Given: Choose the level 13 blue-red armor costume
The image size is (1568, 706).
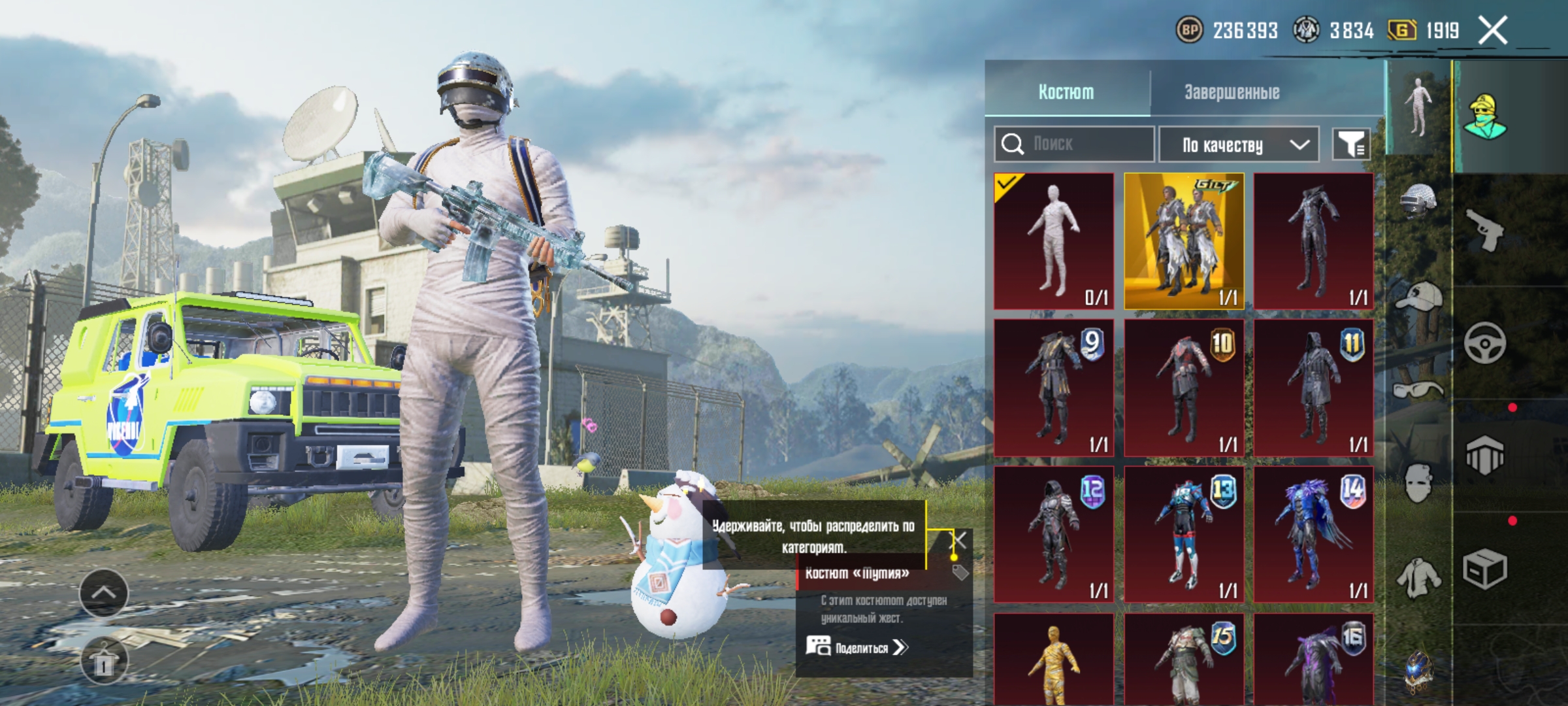Looking at the screenshot, I should pos(1184,534).
